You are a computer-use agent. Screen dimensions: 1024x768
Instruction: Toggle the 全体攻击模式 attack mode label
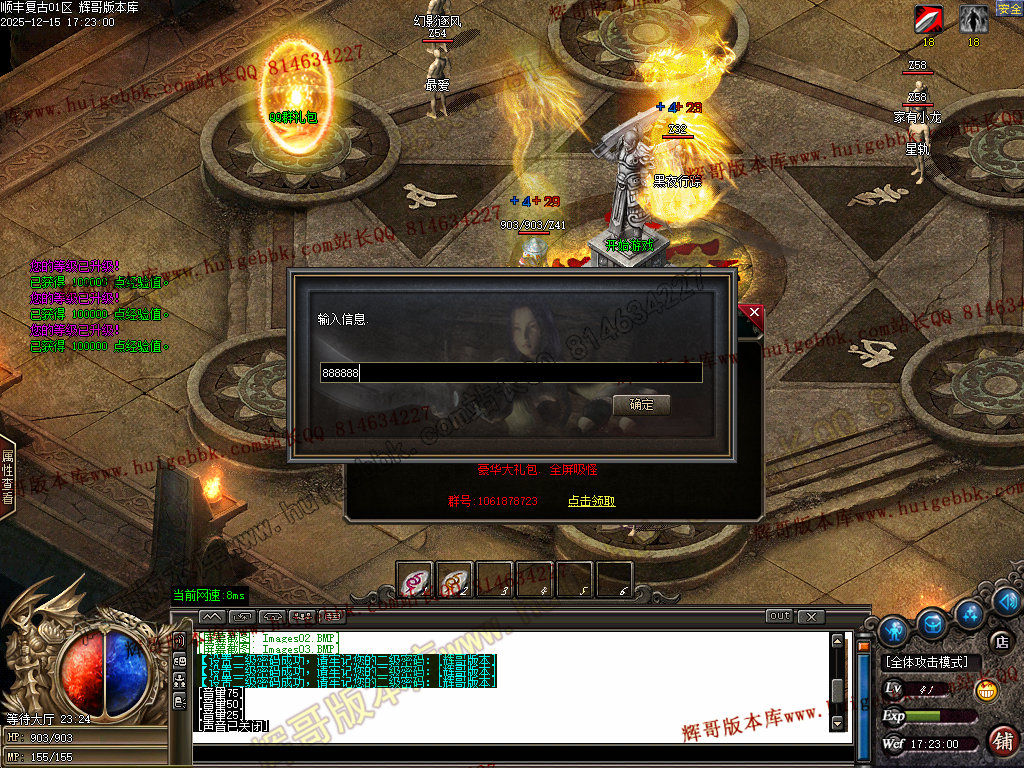pos(927,662)
